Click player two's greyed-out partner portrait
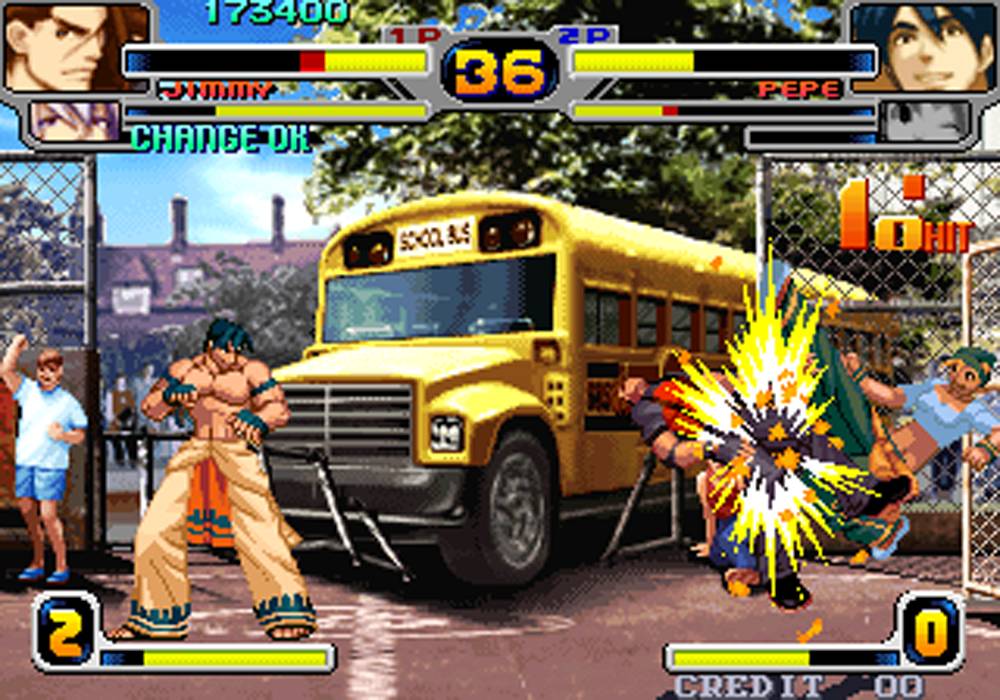Screen dimensions: 1000x700 [x=925, y=122]
